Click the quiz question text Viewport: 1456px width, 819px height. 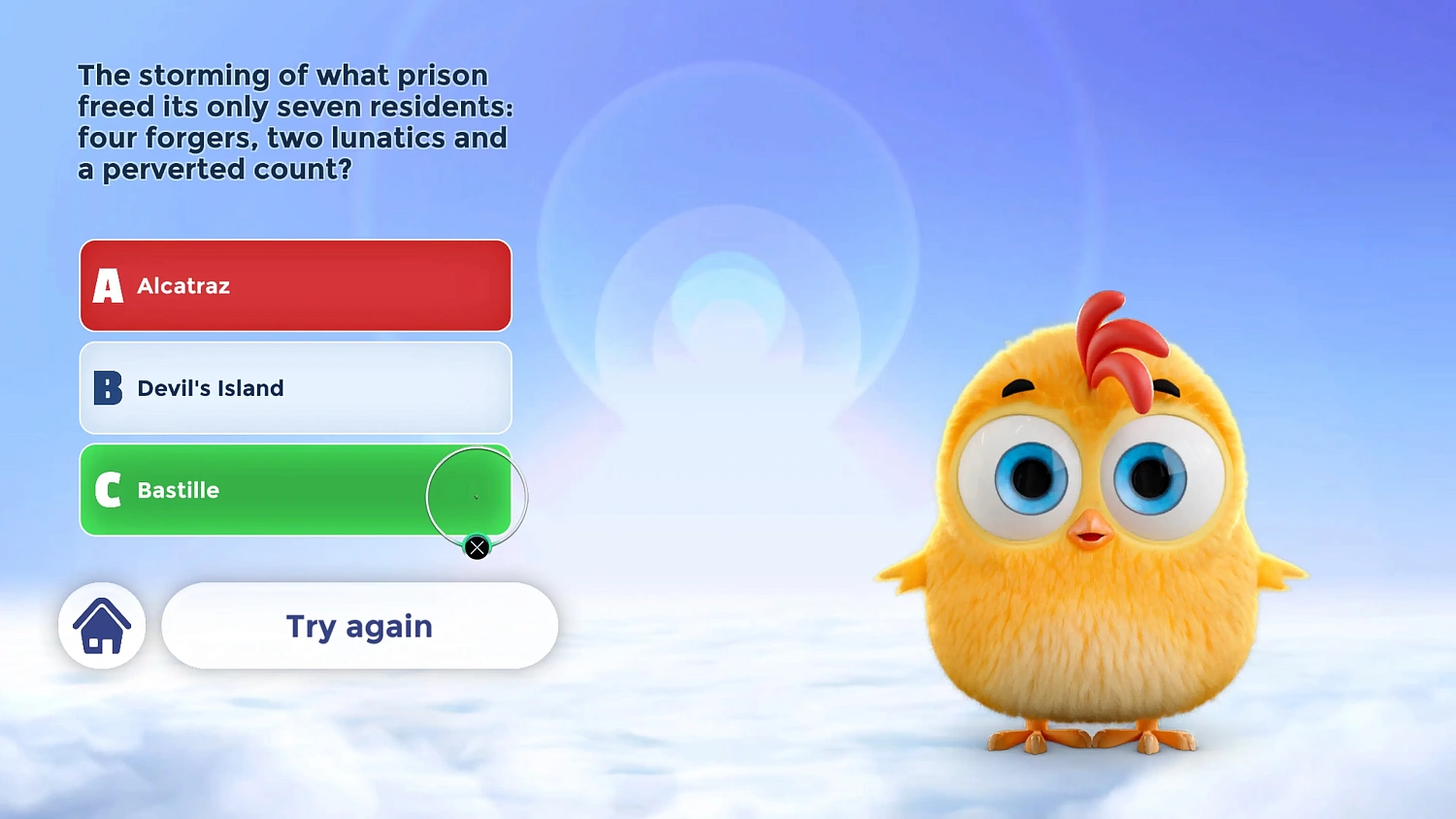291,121
